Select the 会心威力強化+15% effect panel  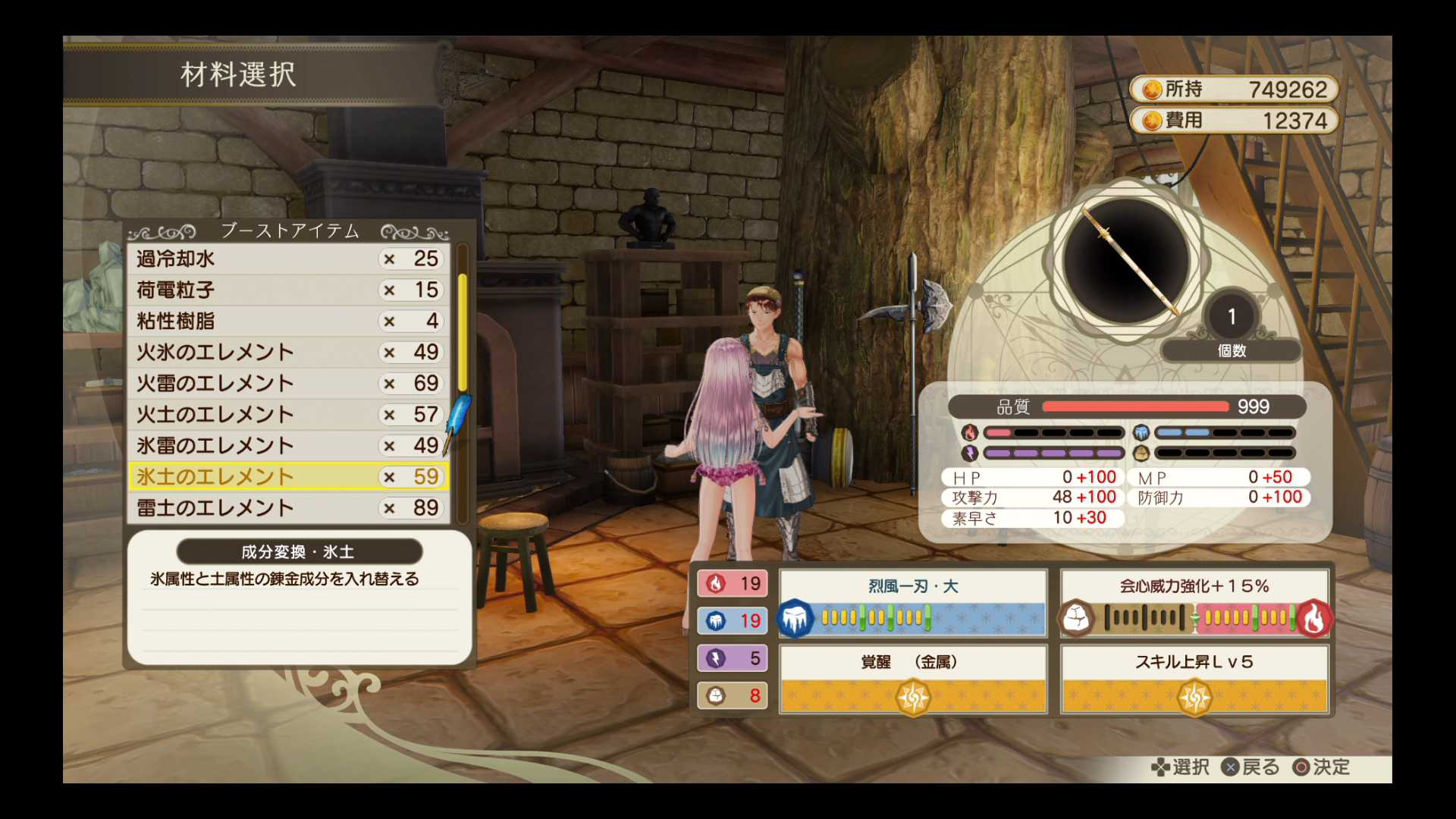coord(1194,604)
